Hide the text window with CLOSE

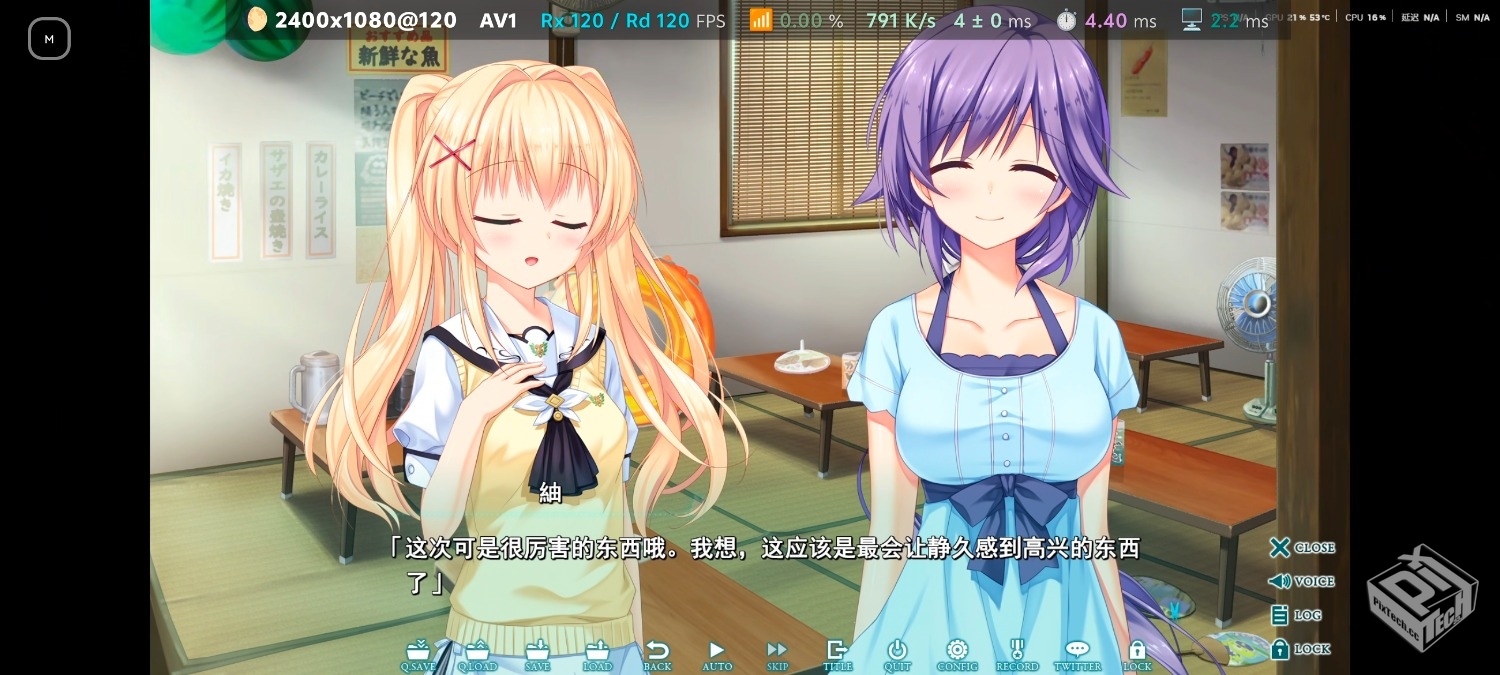click(1302, 548)
